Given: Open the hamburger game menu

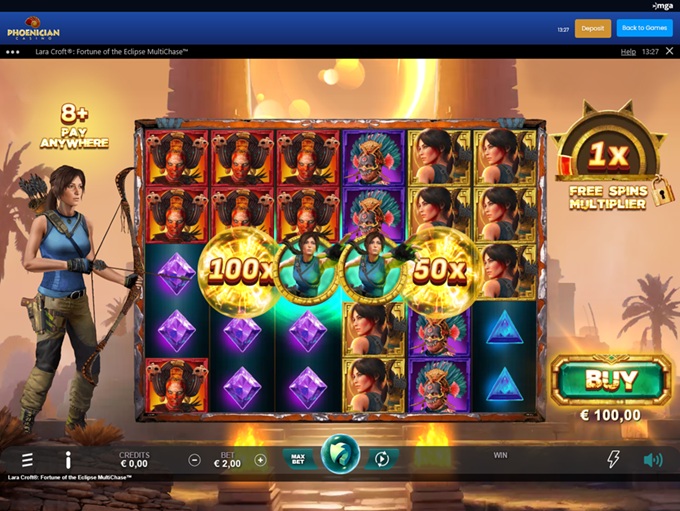Looking at the screenshot, I should point(27,460).
